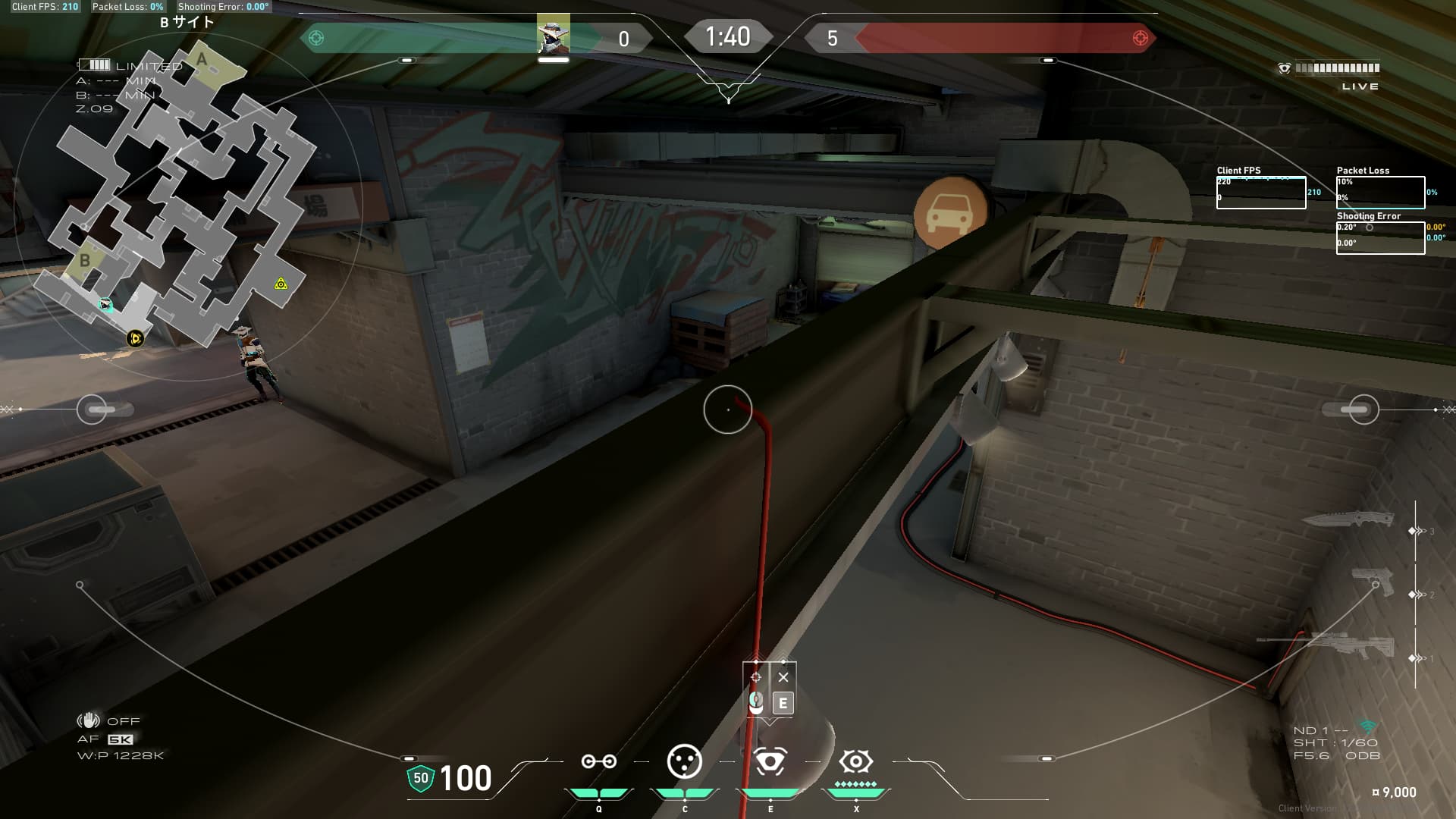This screenshot has height=819, width=1456.
Task: Activate the Trapwire linked-circles ability icon
Action: pyautogui.click(x=598, y=761)
